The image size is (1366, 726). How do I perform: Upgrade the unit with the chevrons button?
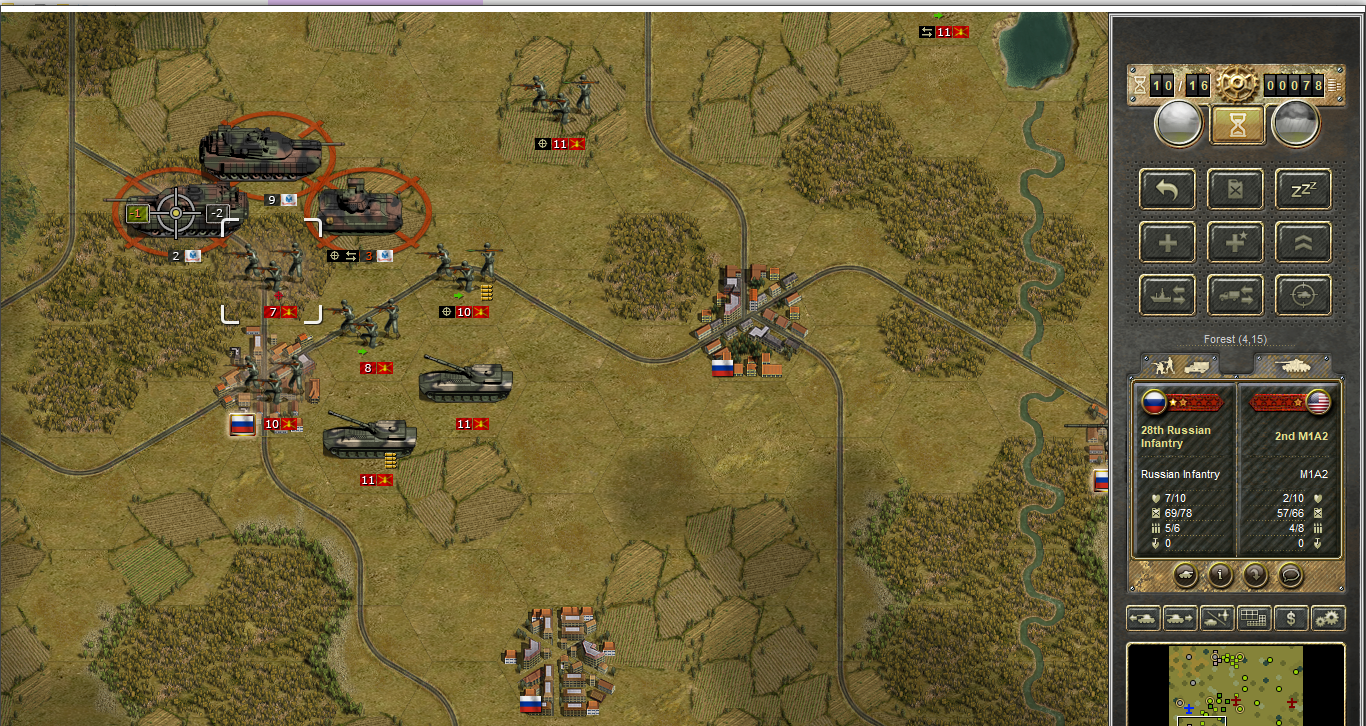1303,242
